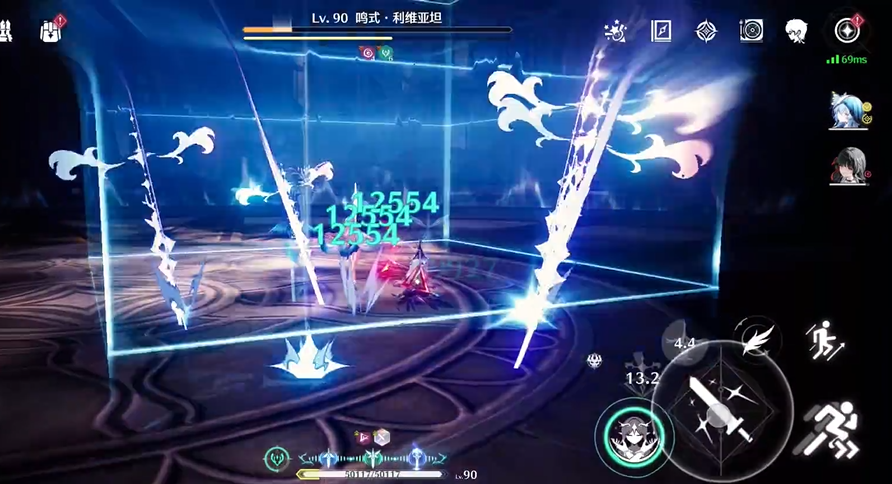Open the backpack inventory icon
This screenshot has width=892, height=484.
pos(50,31)
